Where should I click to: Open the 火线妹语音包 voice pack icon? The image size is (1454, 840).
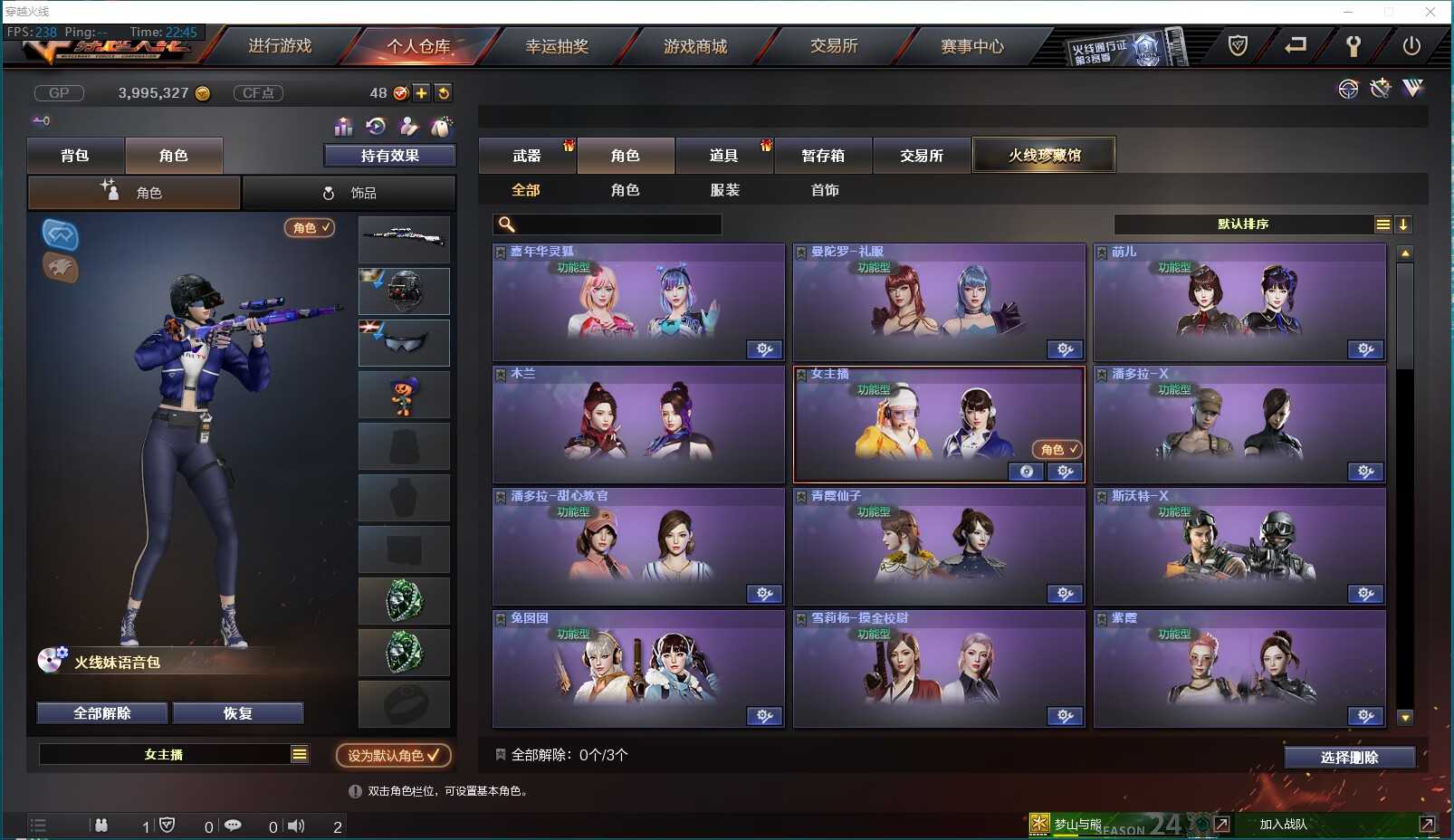tap(52, 661)
